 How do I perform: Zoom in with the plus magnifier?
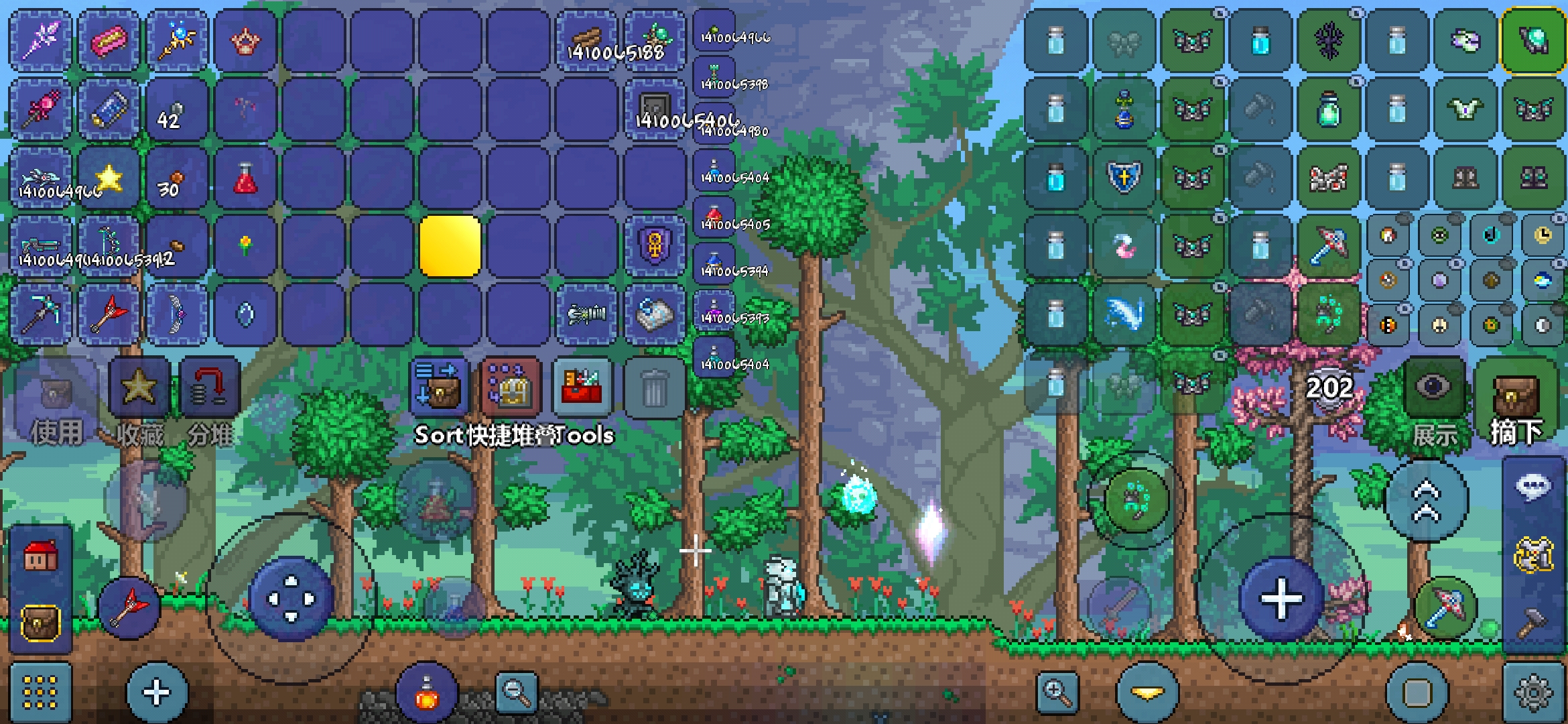[1057, 692]
